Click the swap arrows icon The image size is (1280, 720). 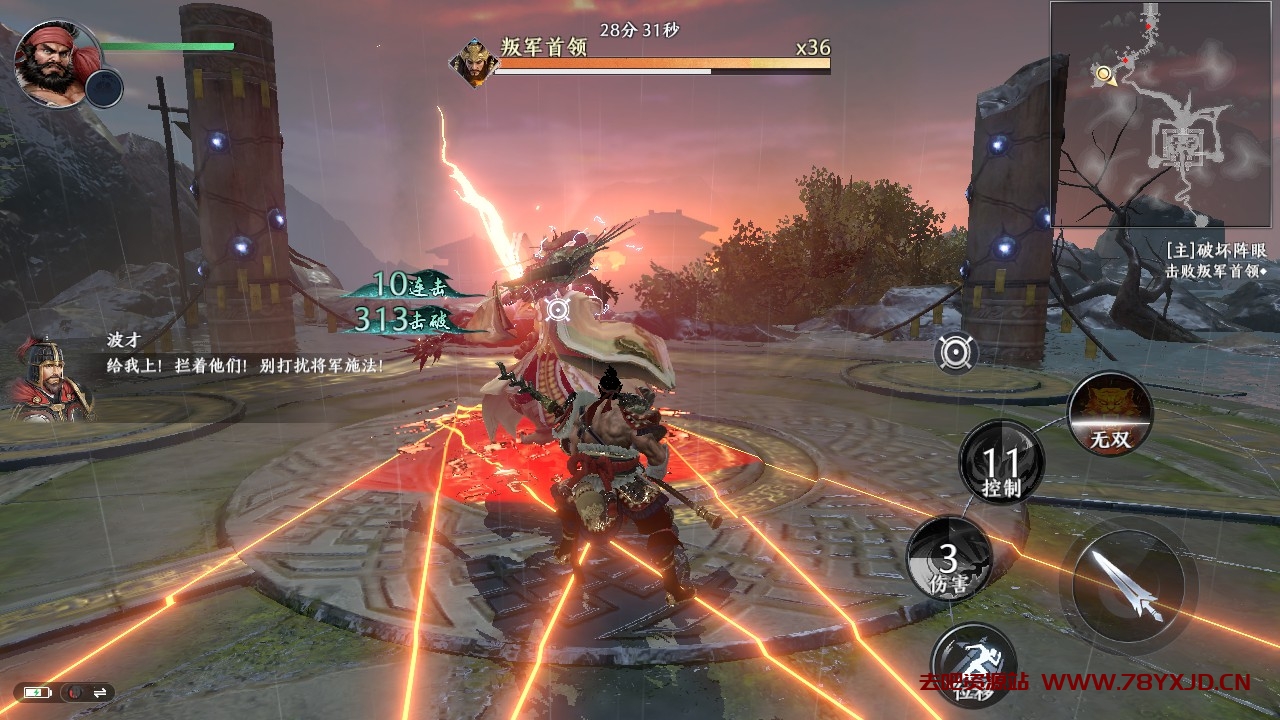[100, 692]
